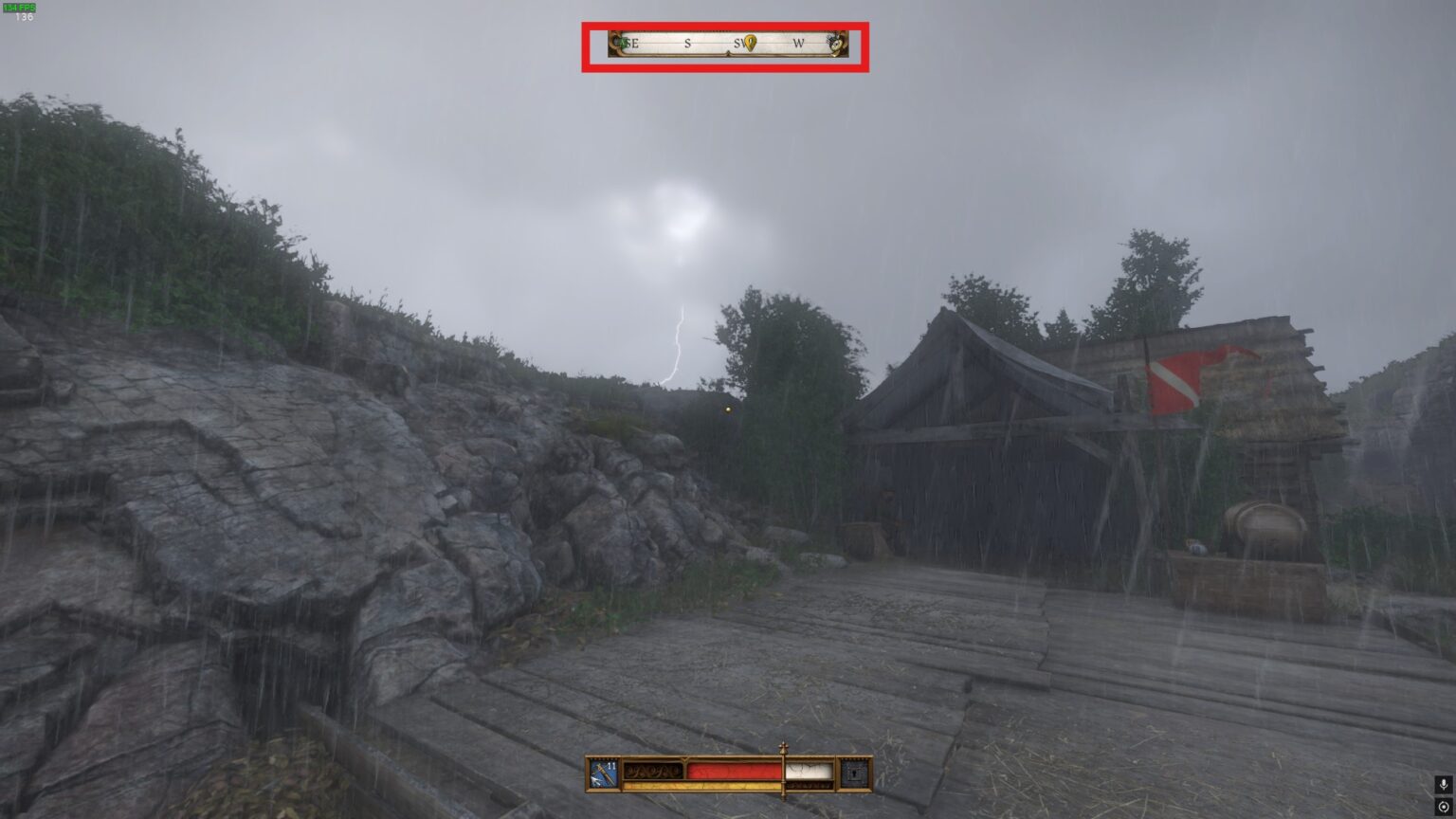Open the clock icon at the compass's right end
Image resolution: width=1456 pixels, height=819 pixels.
point(834,43)
